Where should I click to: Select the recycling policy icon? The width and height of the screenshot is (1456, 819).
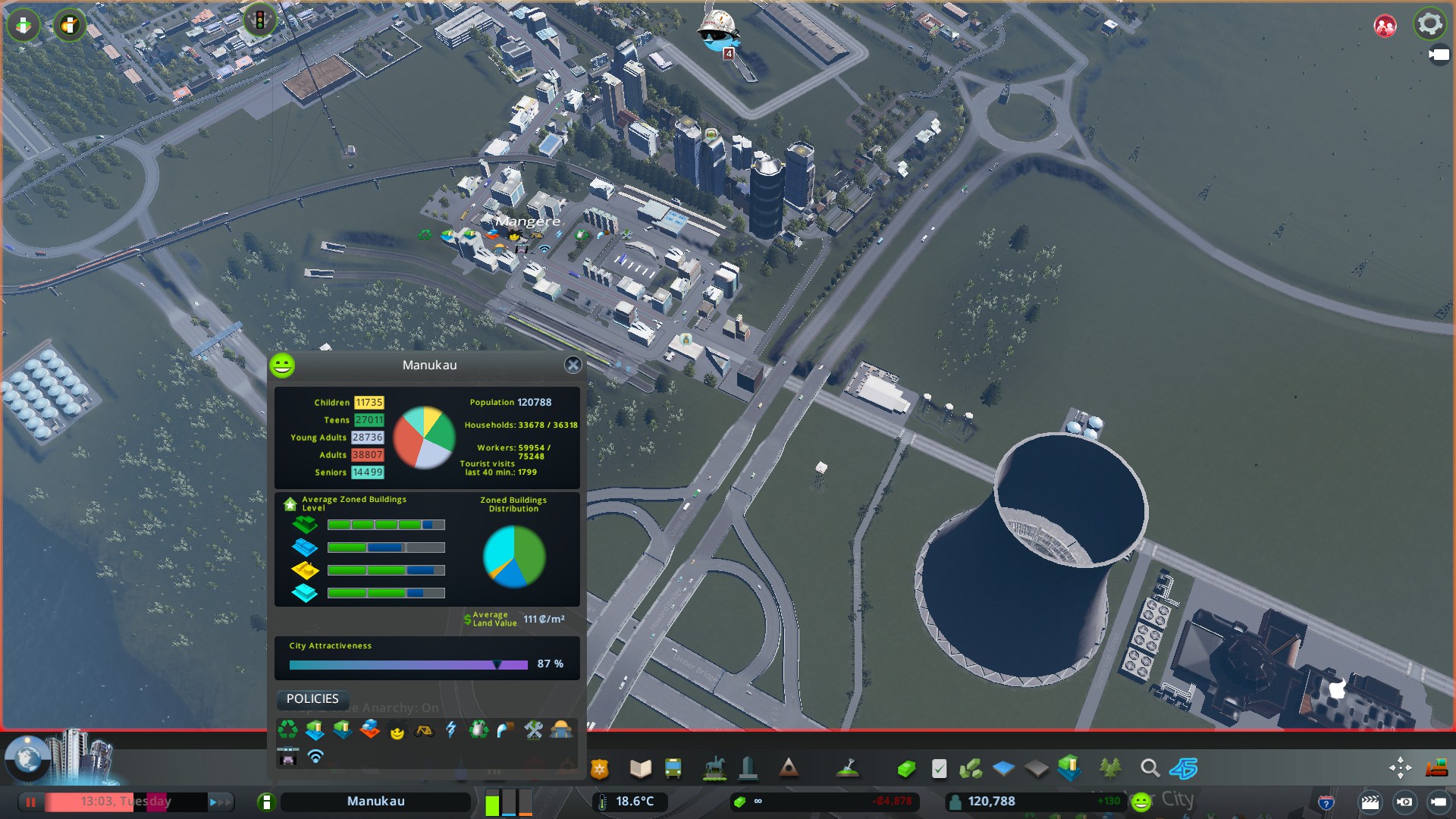287,730
